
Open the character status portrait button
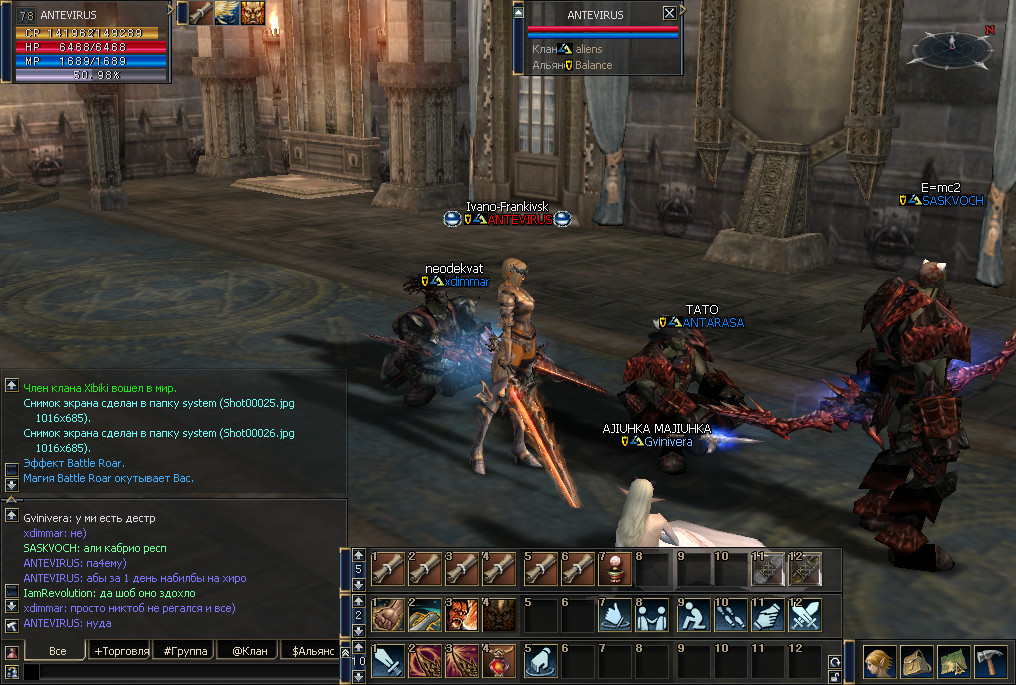tap(880, 661)
